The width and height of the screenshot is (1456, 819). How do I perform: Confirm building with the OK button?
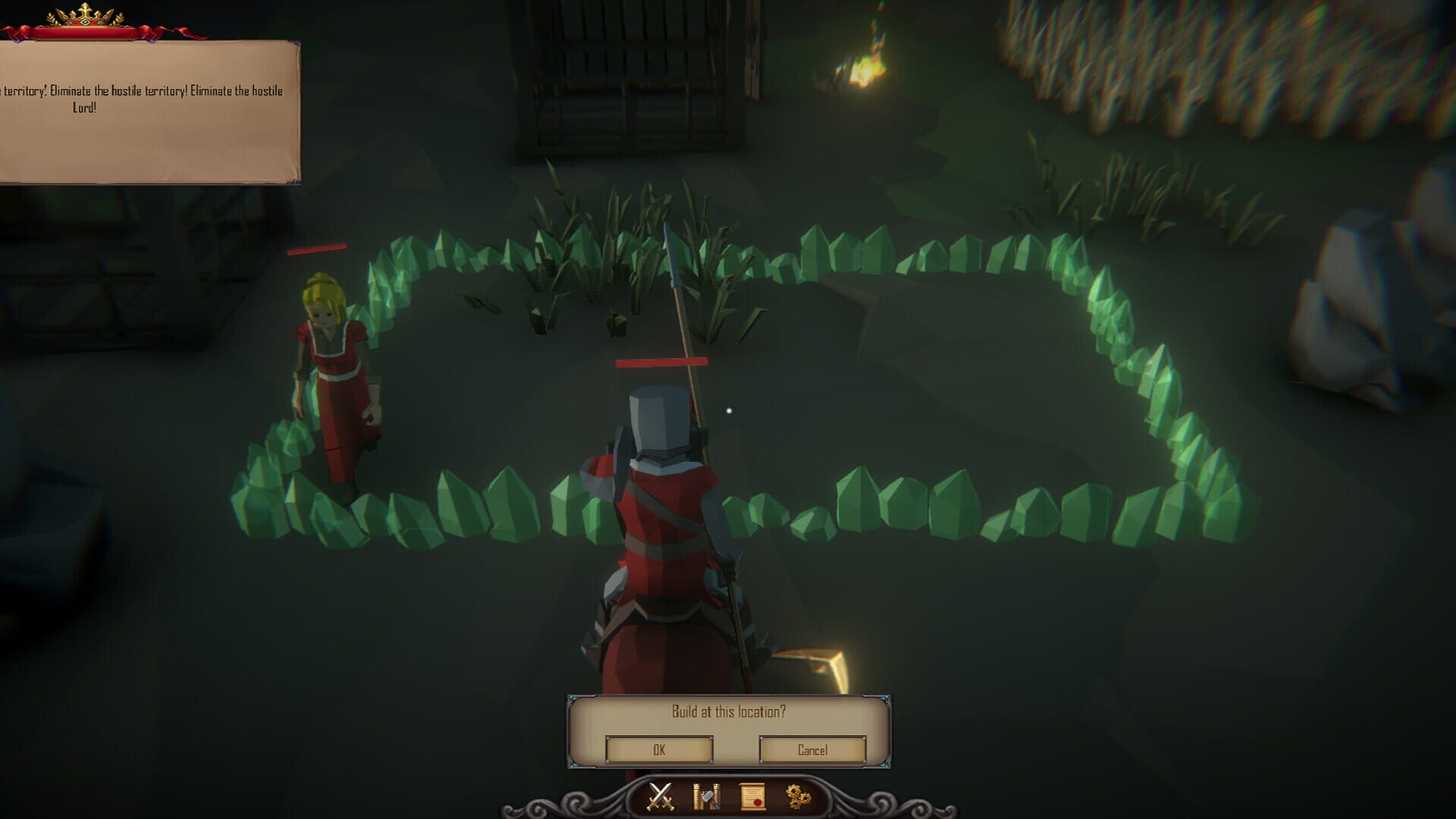pyautogui.click(x=658, y=749)
